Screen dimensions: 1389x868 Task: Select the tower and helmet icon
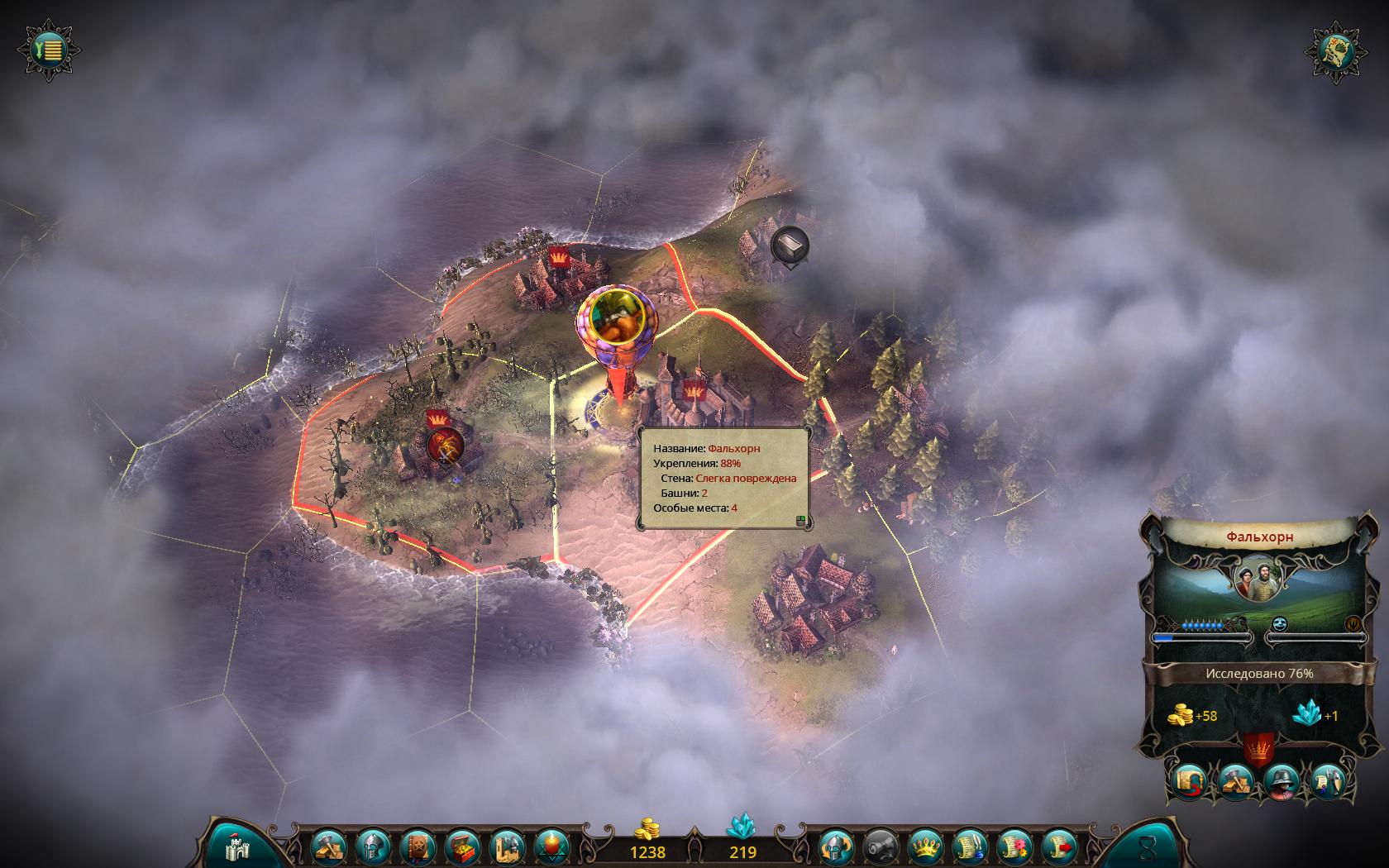pyautogui.click(x=507, y=847)
